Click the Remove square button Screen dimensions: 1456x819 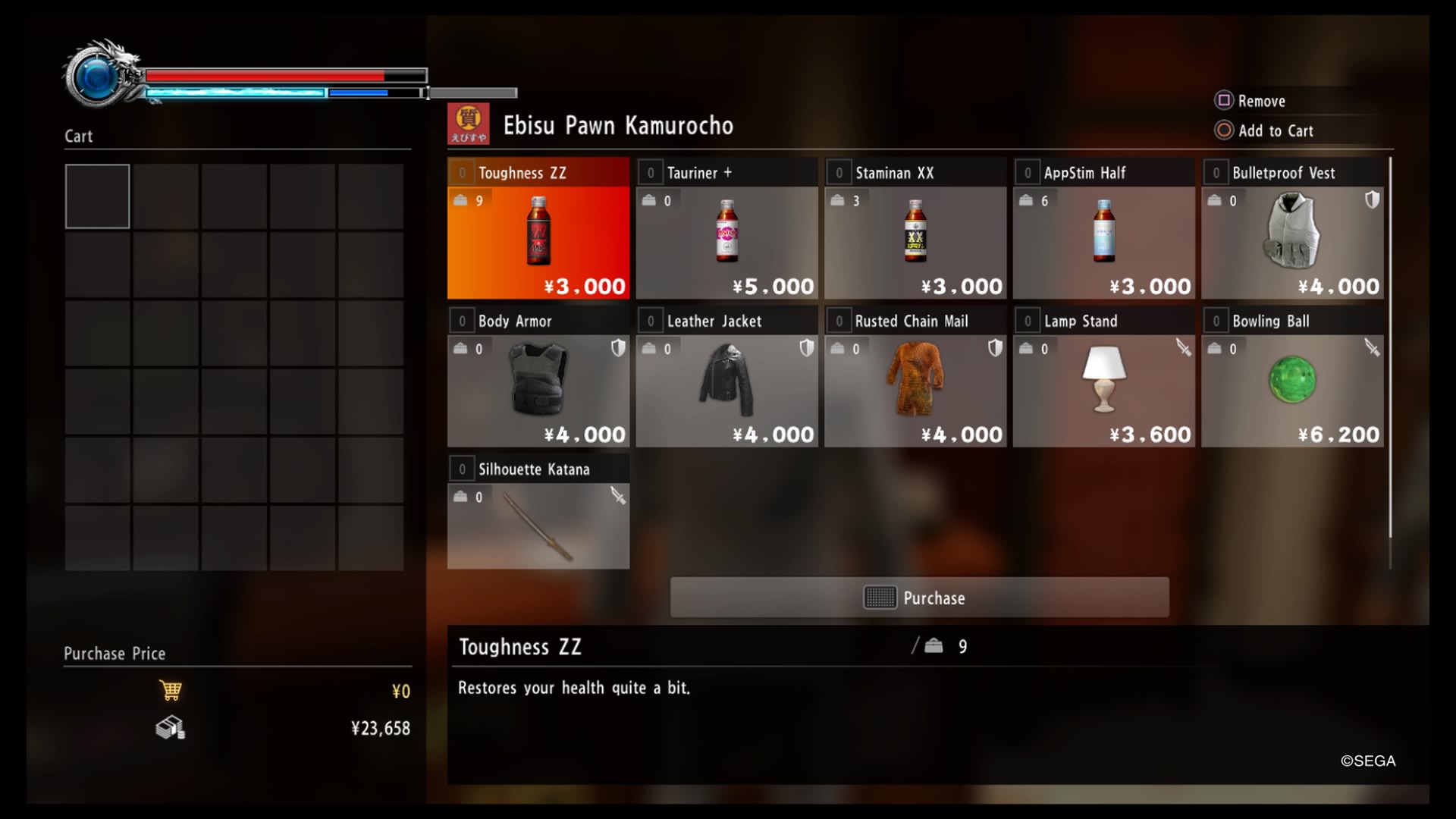point(1223,100)
